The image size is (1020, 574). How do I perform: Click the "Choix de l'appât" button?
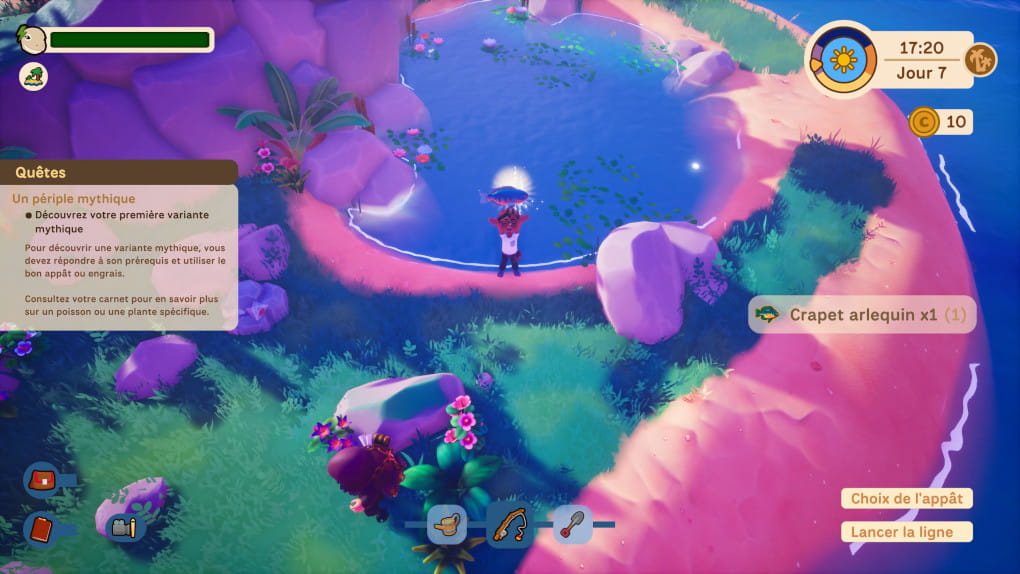[x=906, y=499]
